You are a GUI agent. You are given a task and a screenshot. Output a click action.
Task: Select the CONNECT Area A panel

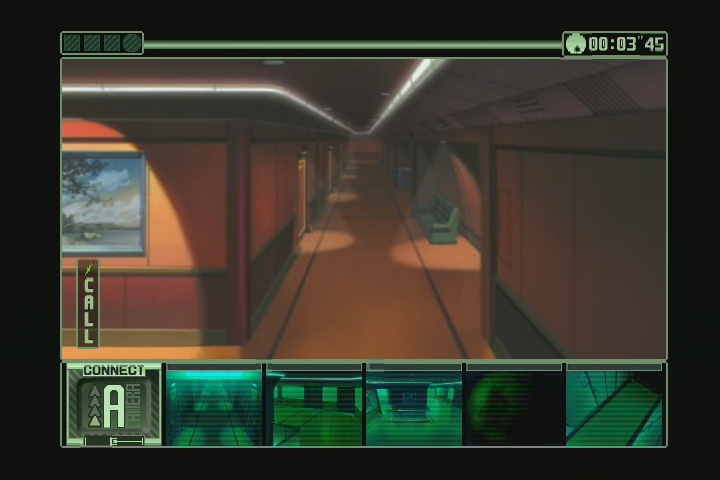[x=113, y=404]
